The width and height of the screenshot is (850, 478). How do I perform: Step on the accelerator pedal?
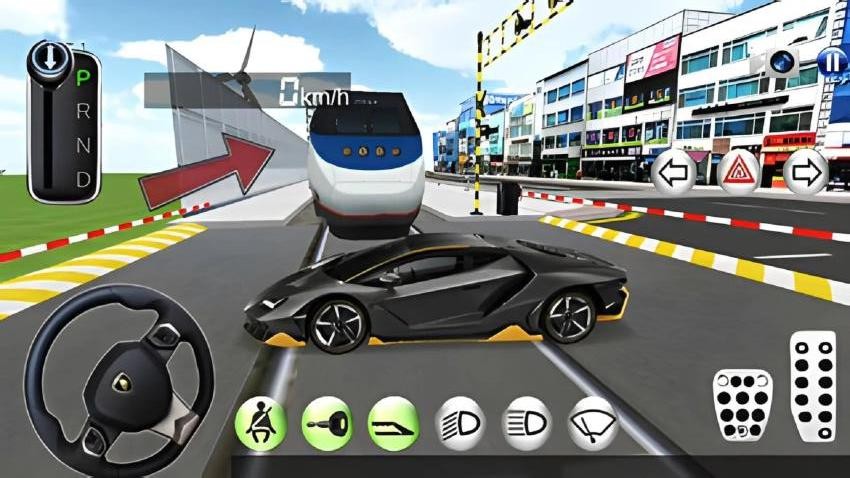point(812,387)
